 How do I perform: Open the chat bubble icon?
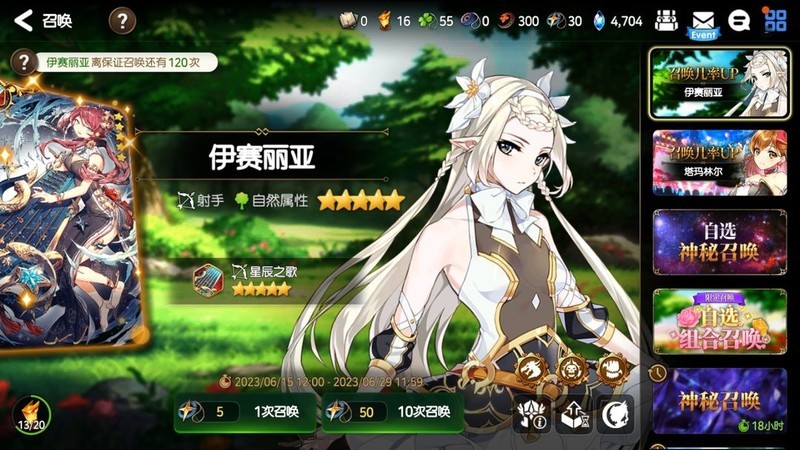[740, 20]
